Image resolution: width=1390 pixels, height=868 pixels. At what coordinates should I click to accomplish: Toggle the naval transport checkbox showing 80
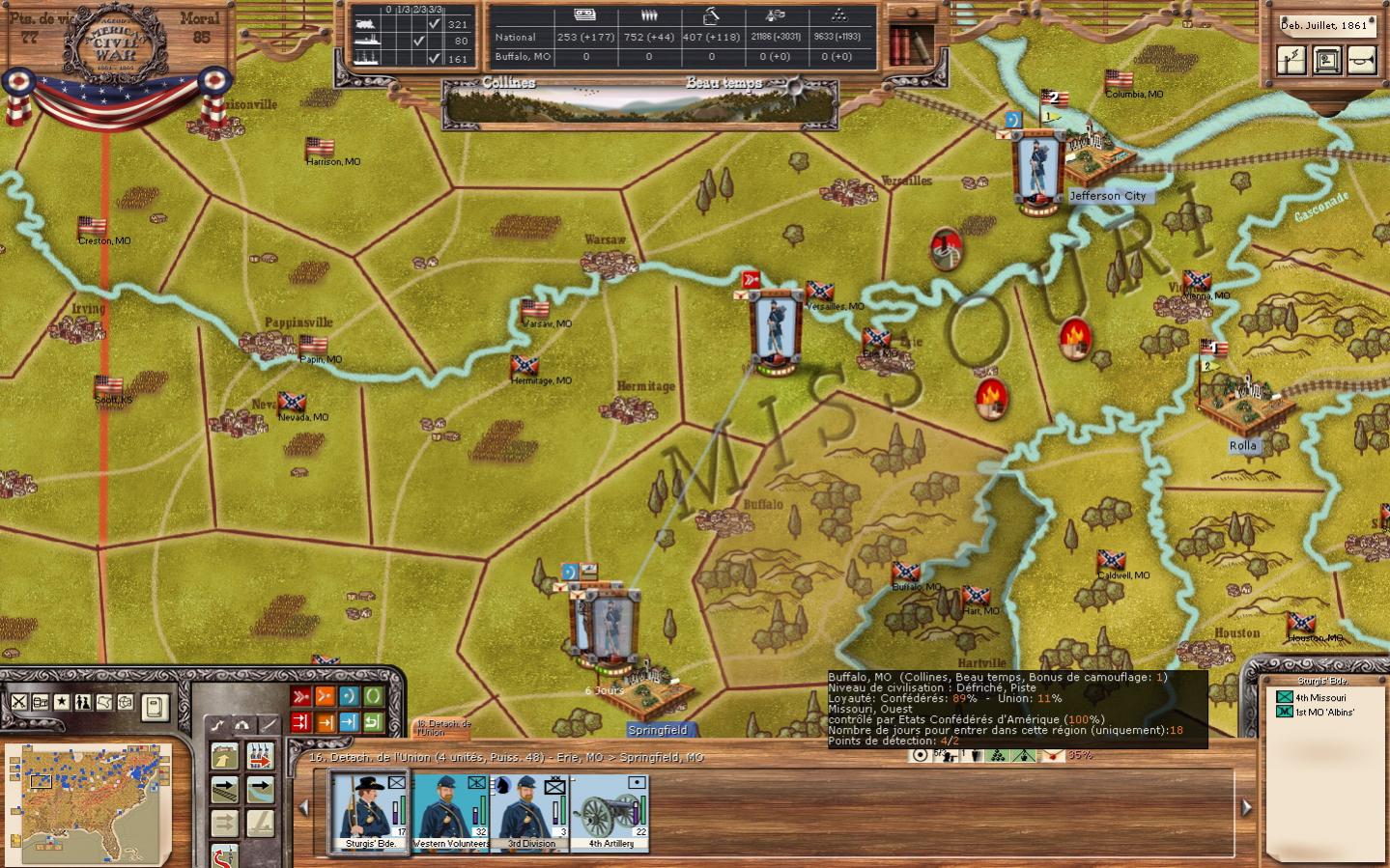[x=421, y=40]
